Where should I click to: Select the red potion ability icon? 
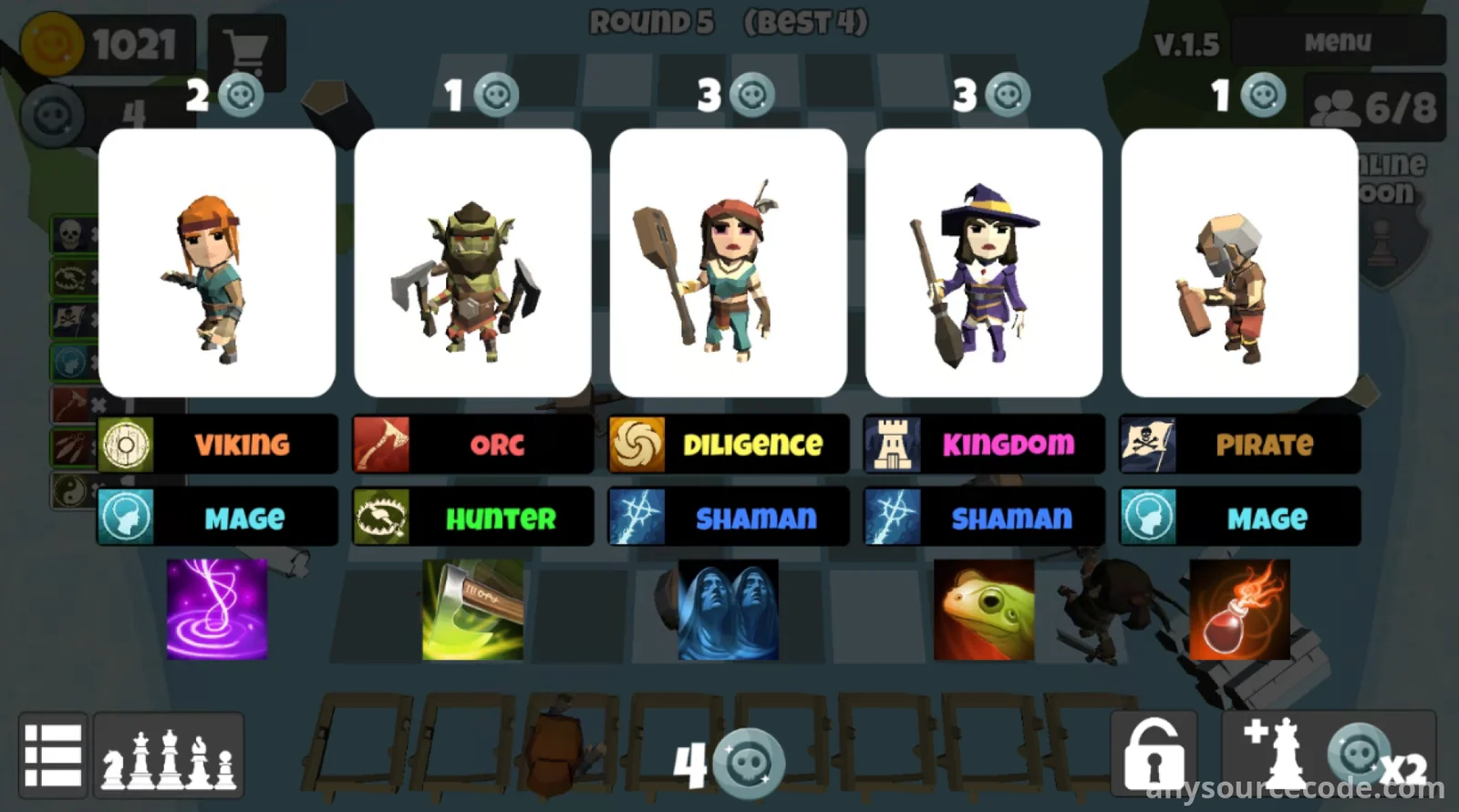[1239, 609]
